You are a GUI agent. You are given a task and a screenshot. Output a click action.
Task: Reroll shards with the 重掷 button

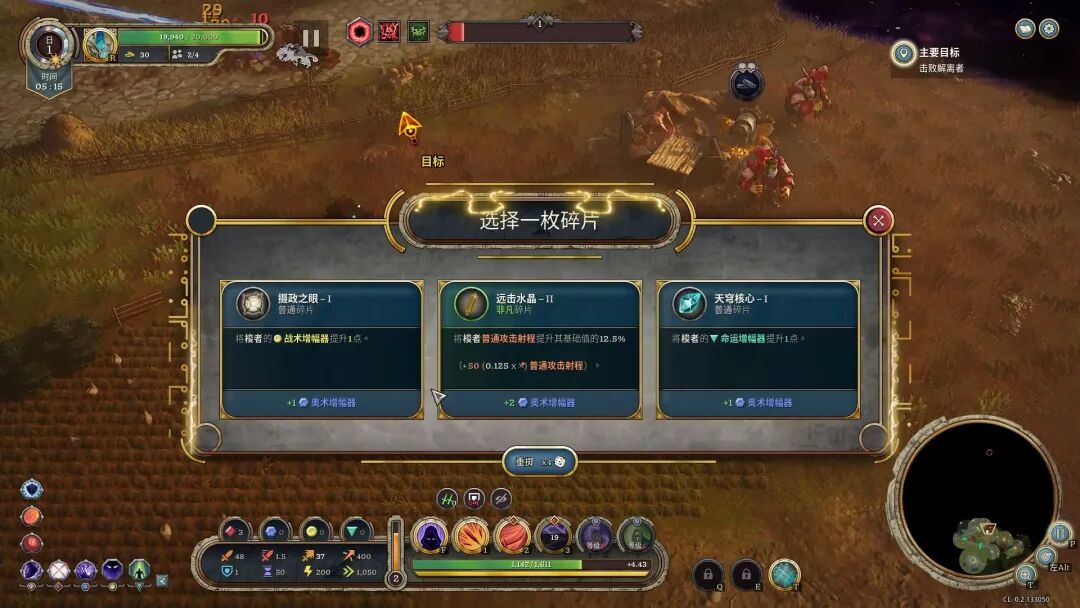pyautogui.click(x=539, y=461)
